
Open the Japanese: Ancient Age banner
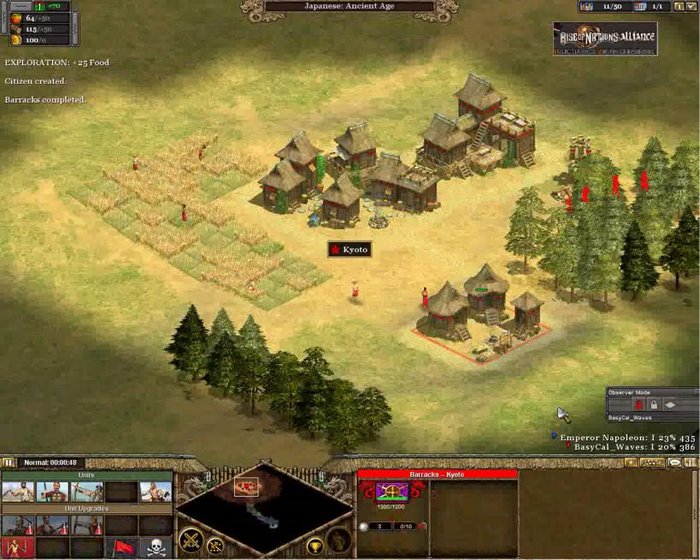350,6
